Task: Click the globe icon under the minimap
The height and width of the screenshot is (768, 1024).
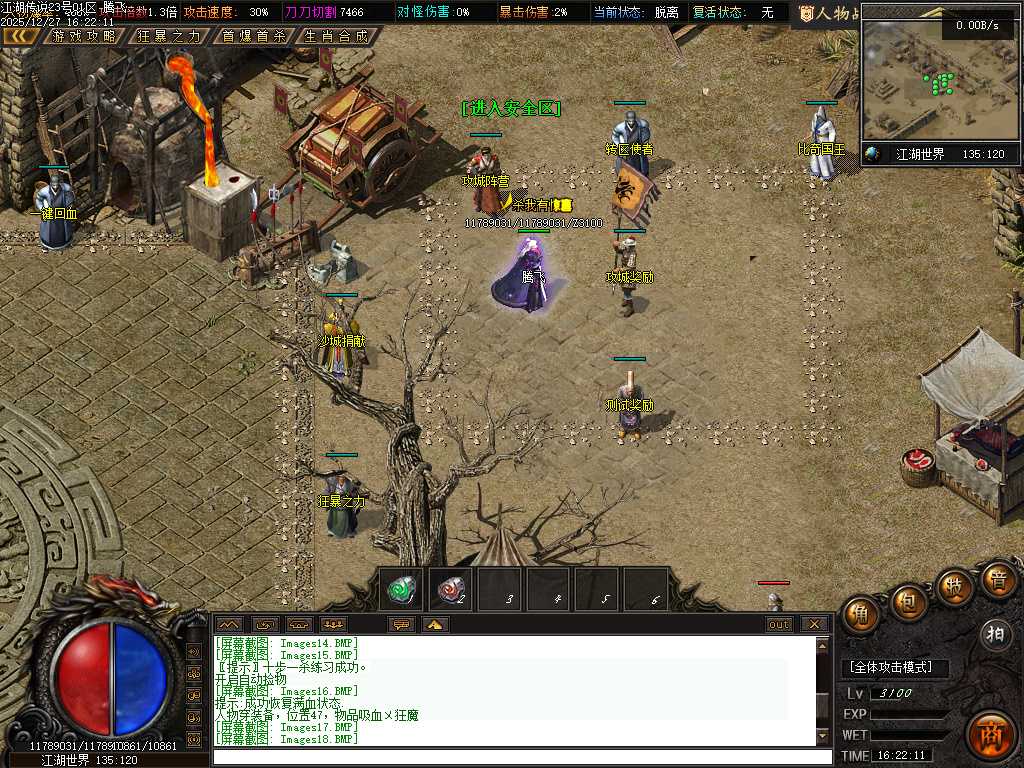Action: [873, 154]
